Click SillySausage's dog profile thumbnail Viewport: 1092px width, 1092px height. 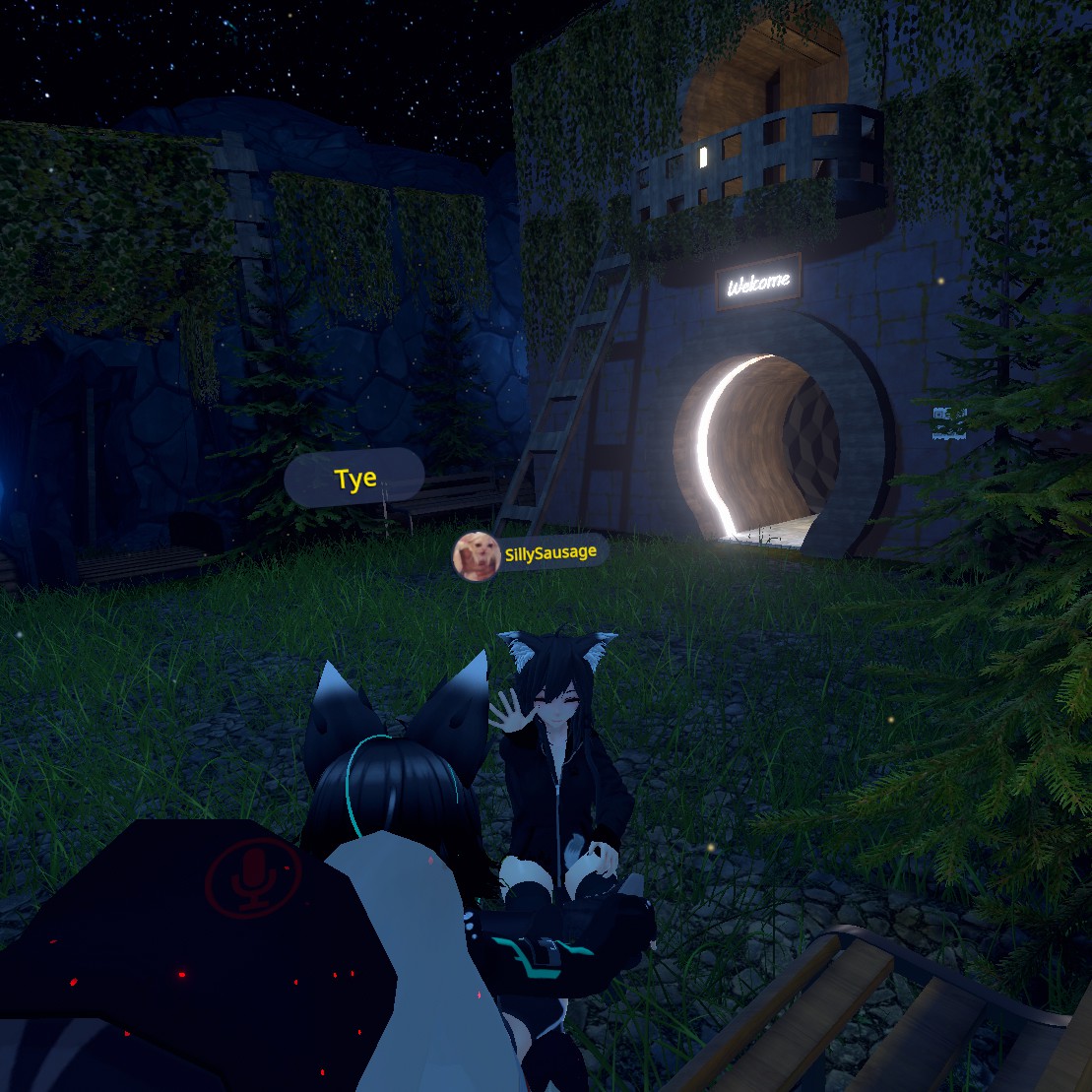pos(474,556)
